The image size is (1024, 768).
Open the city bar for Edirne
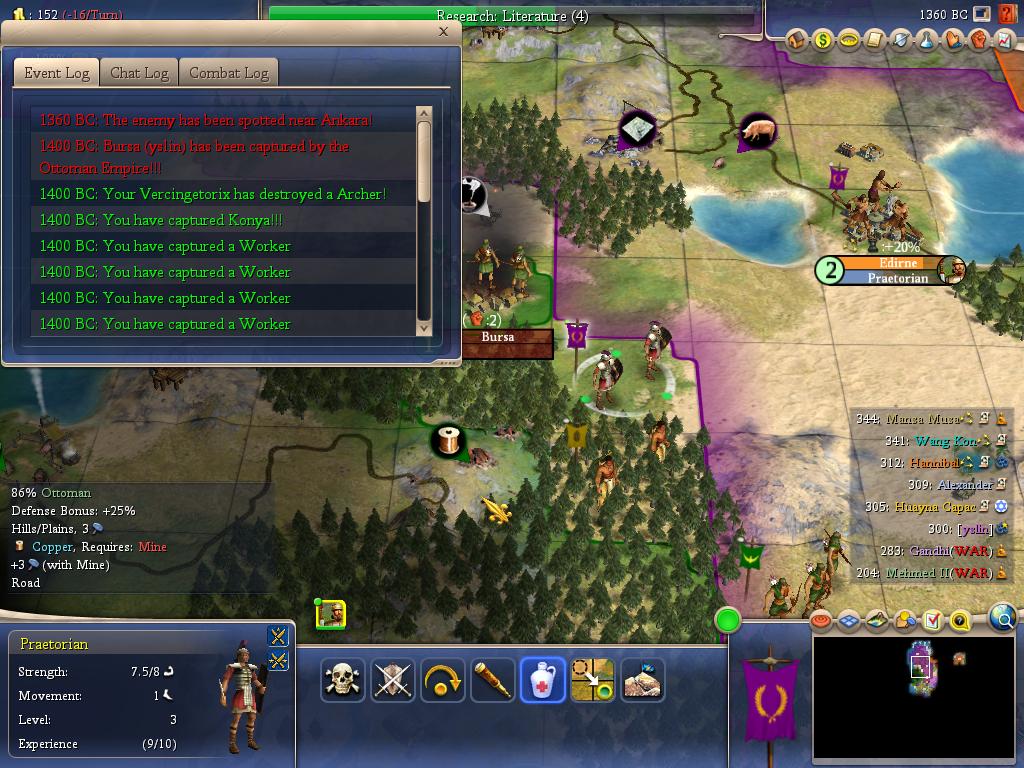(897, 263)
